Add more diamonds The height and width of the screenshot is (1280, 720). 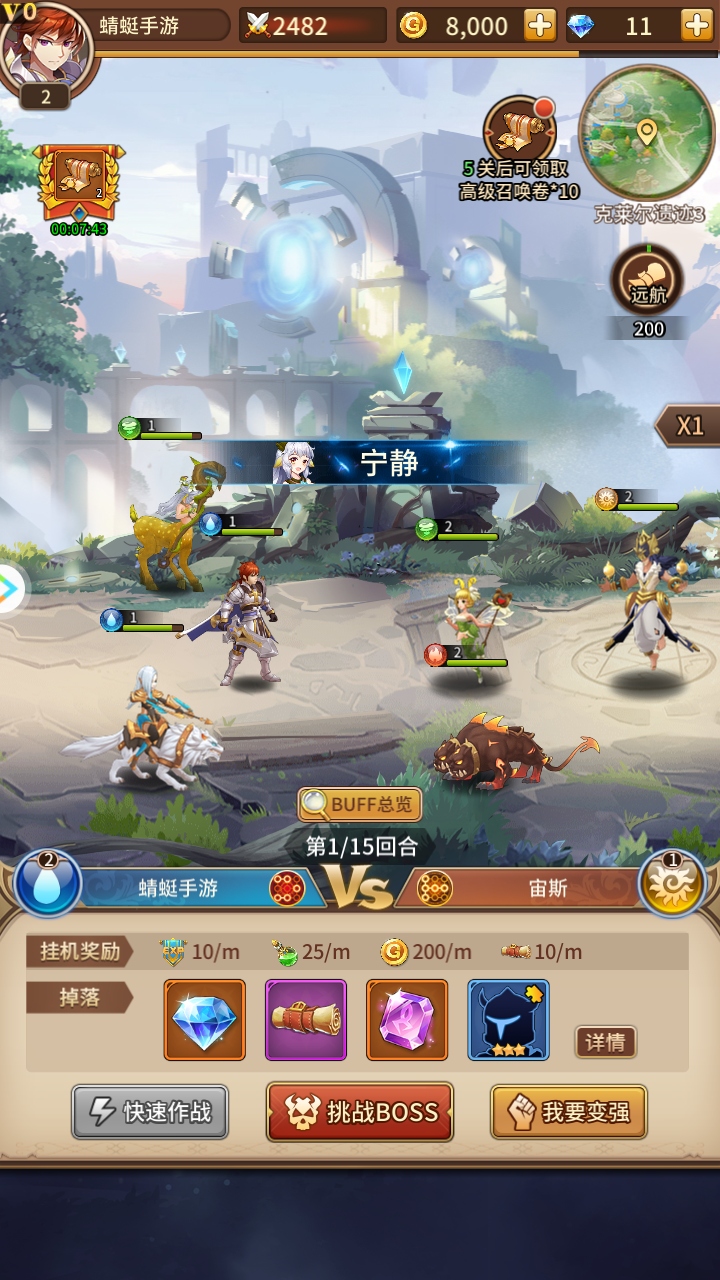pos(696,26)
